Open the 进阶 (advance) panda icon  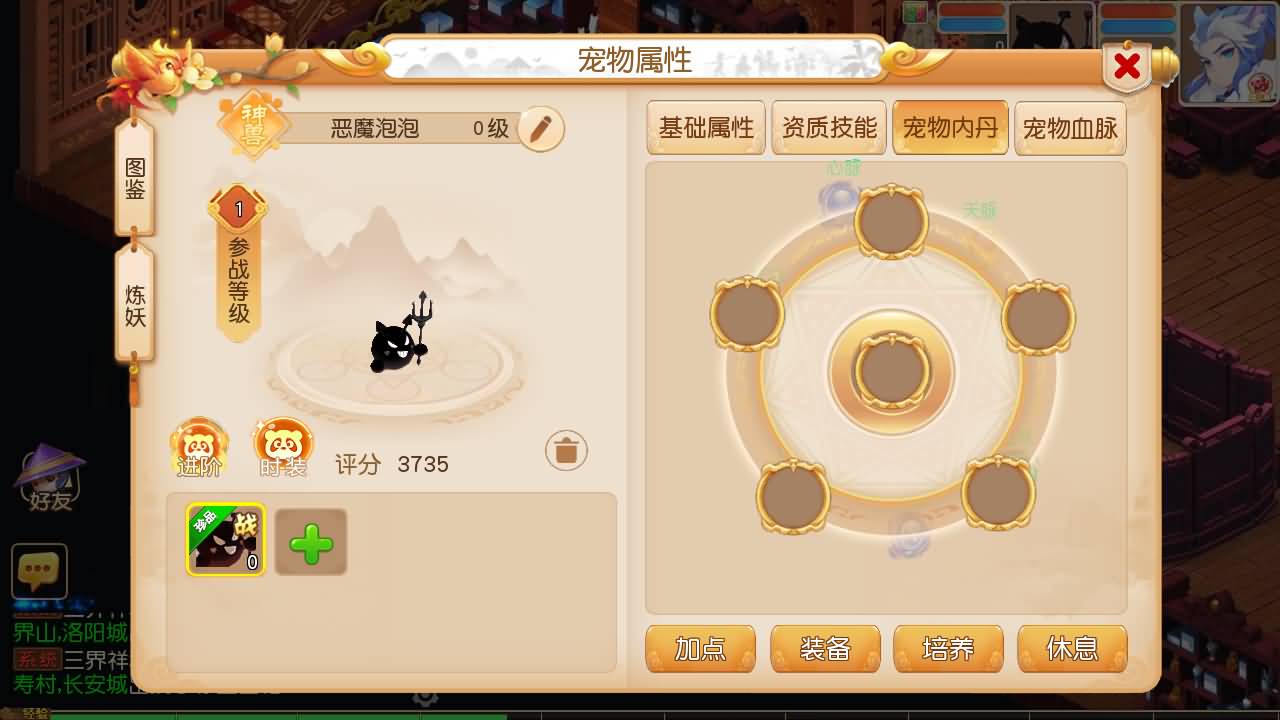pos(198,446)
